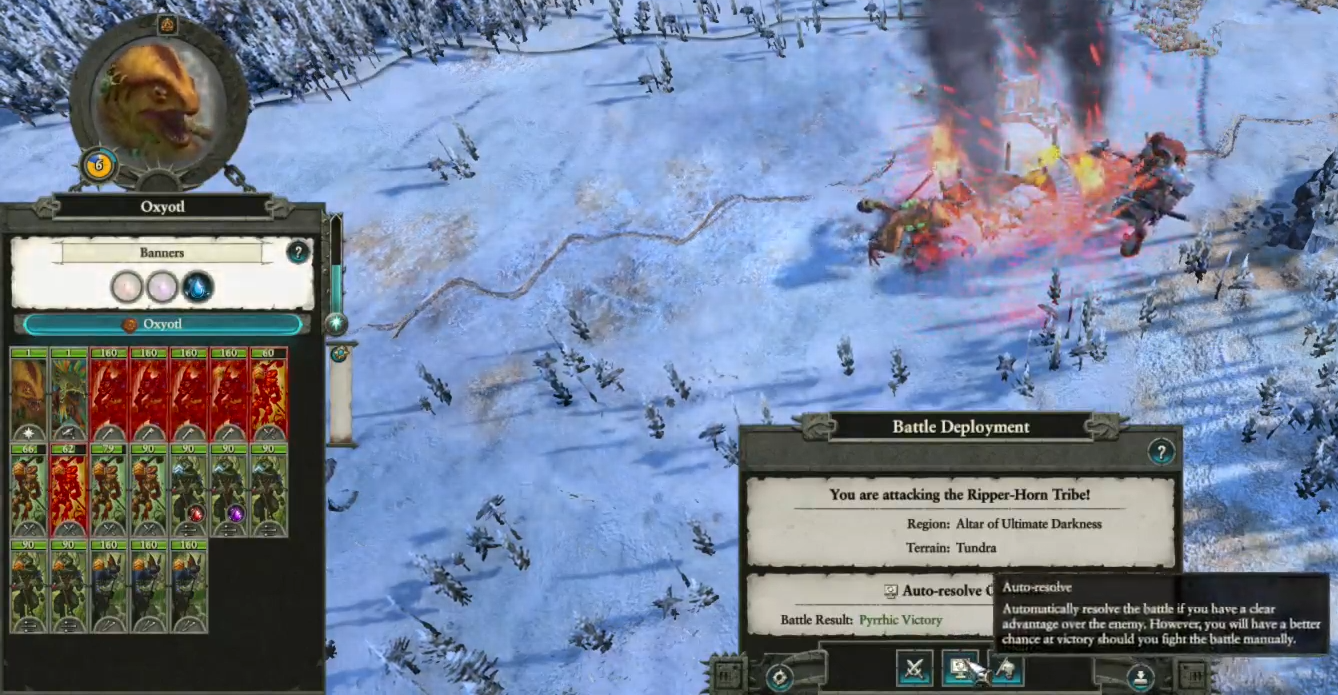
Task: Open the Battle Deployment help button
Action: [x=1160, y=452]
